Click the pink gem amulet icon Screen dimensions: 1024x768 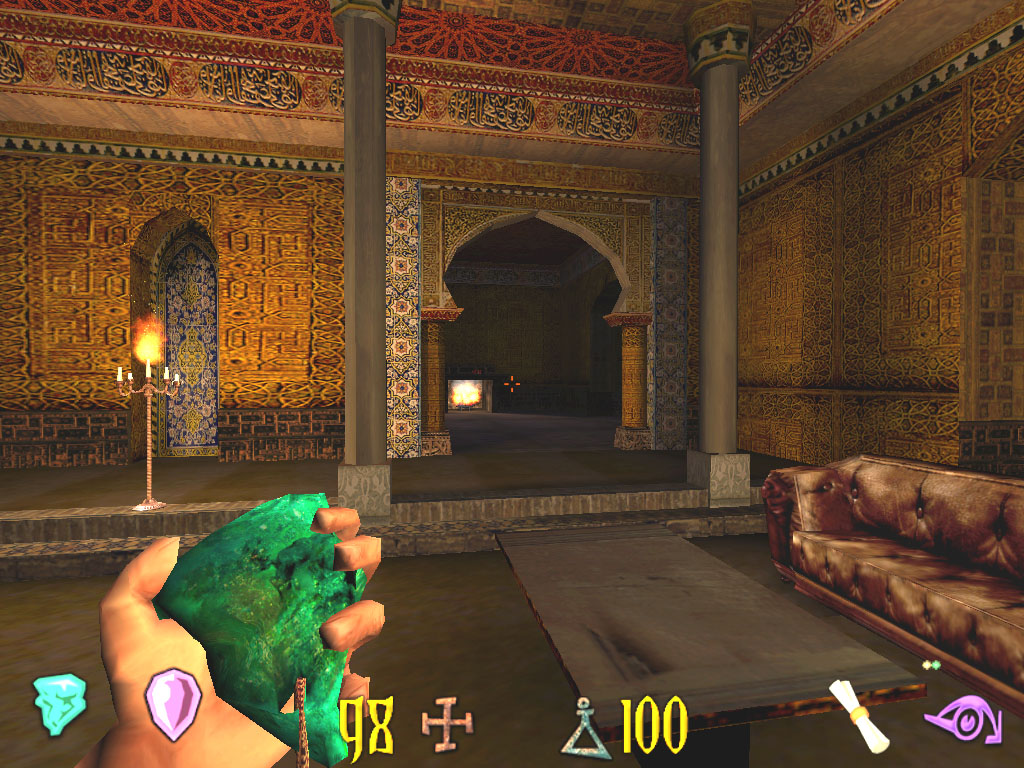pyautogui.click(x=173, y=704)
